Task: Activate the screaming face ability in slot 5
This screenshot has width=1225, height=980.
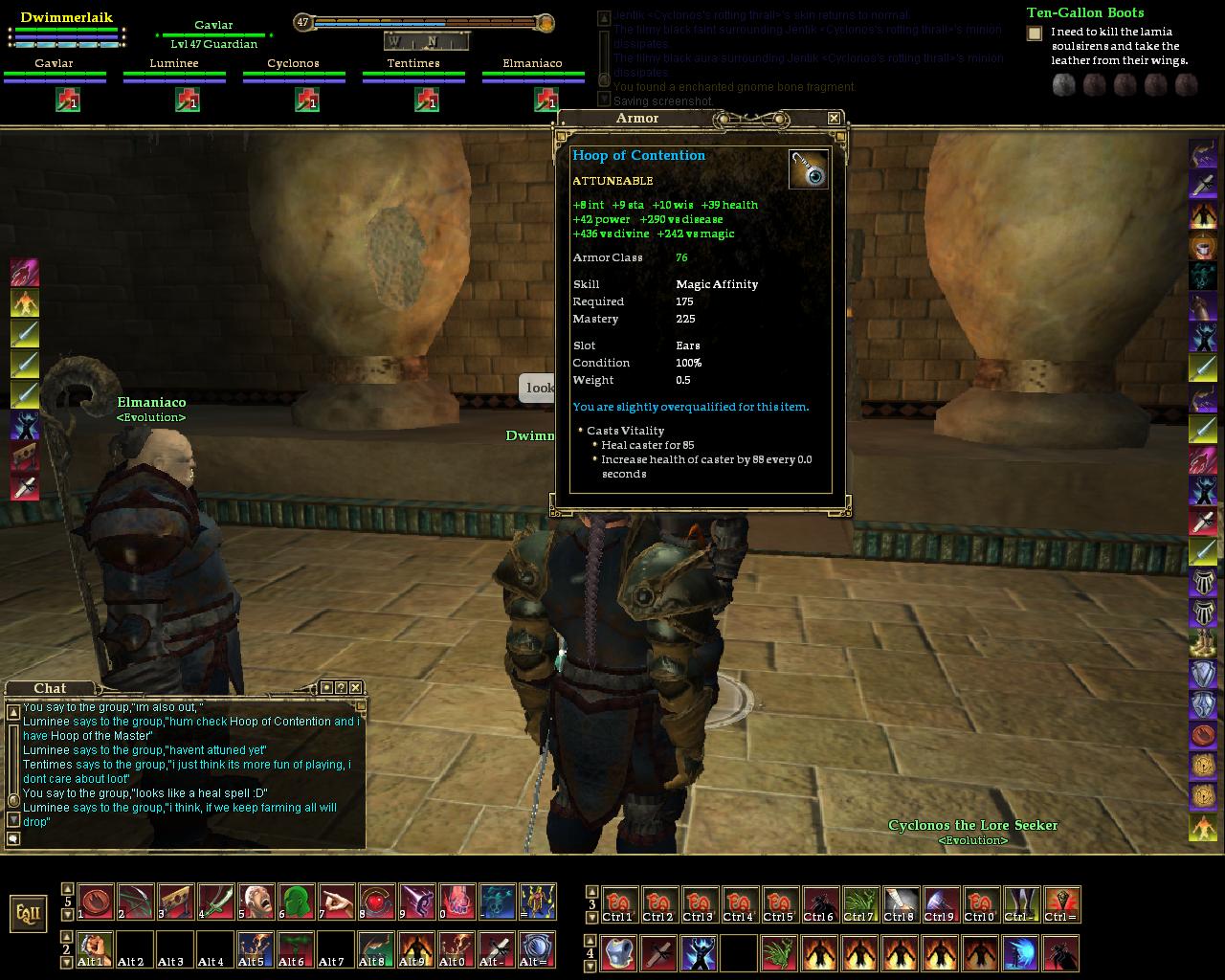Action: pos(256,902)
